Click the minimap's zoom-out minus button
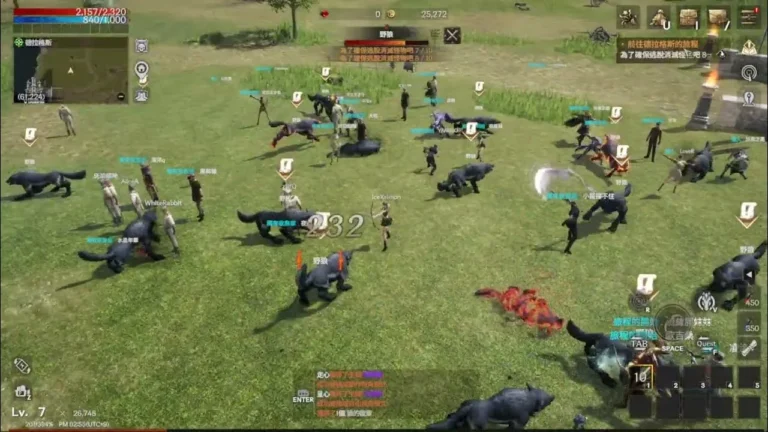Viewport: 768px width, 432px height. 121,97
